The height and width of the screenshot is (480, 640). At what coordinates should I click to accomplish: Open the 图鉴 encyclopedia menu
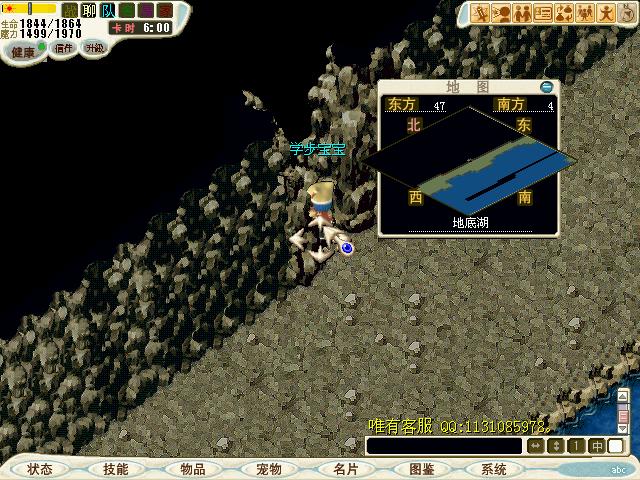click(x=421, y=469)
